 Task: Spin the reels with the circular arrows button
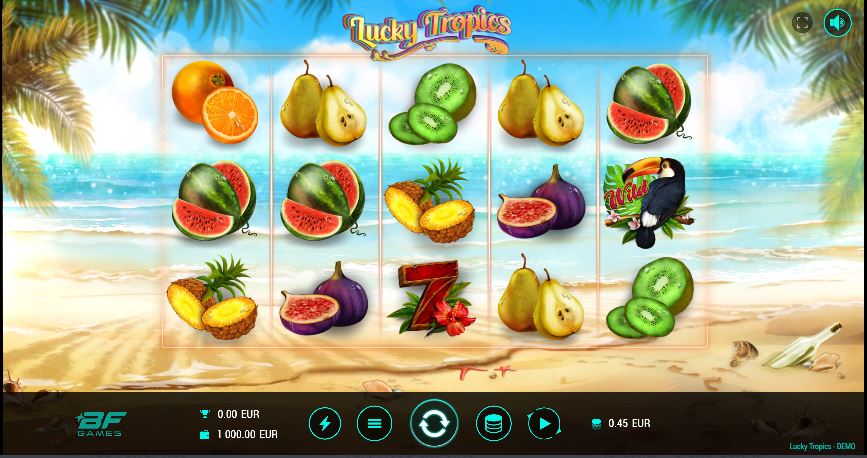[x=434, y=423]
